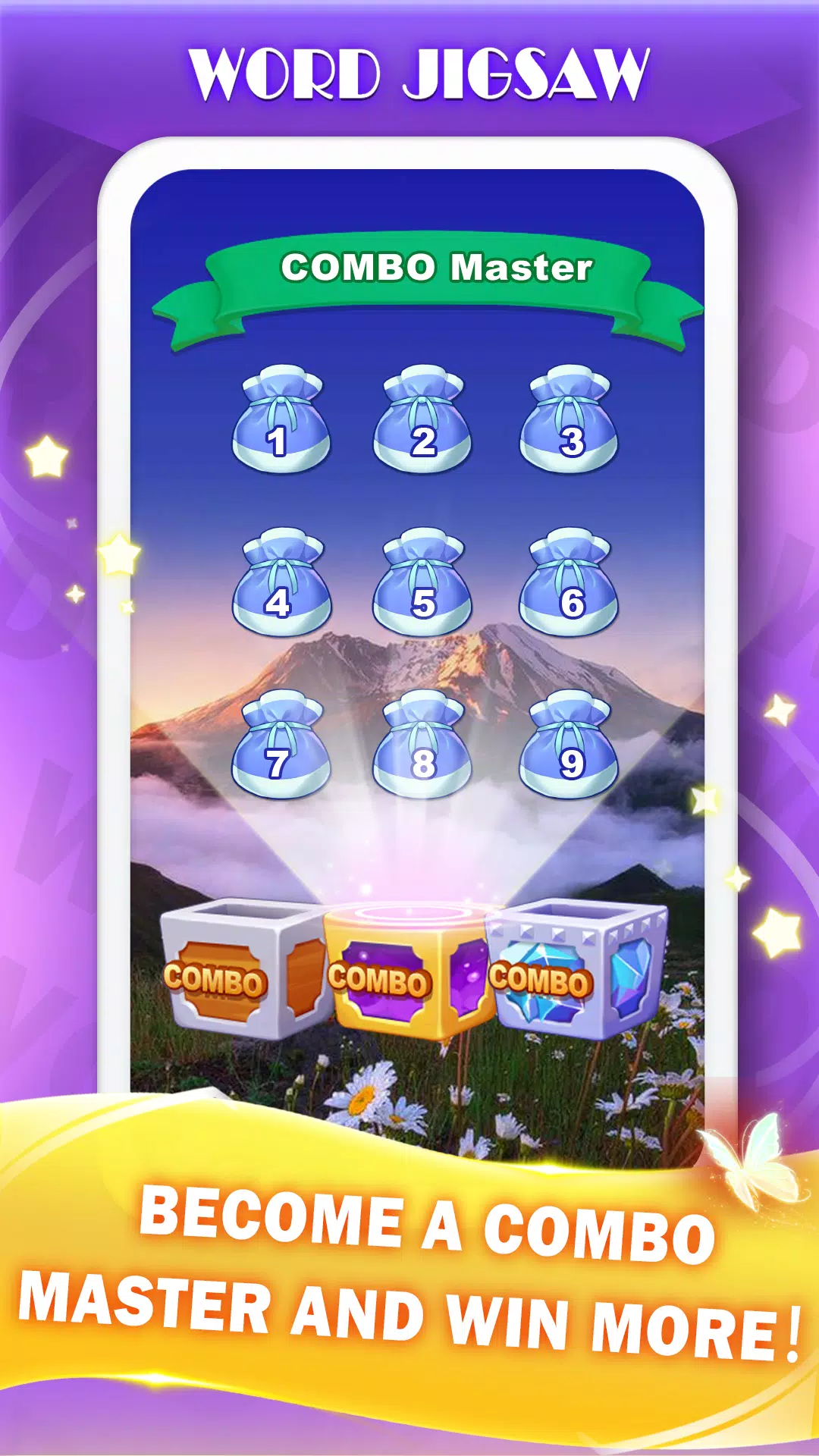Open the bag numbered 4
Image resolution: width=819 pixels, height=1456 pixels.
(281, 583)
